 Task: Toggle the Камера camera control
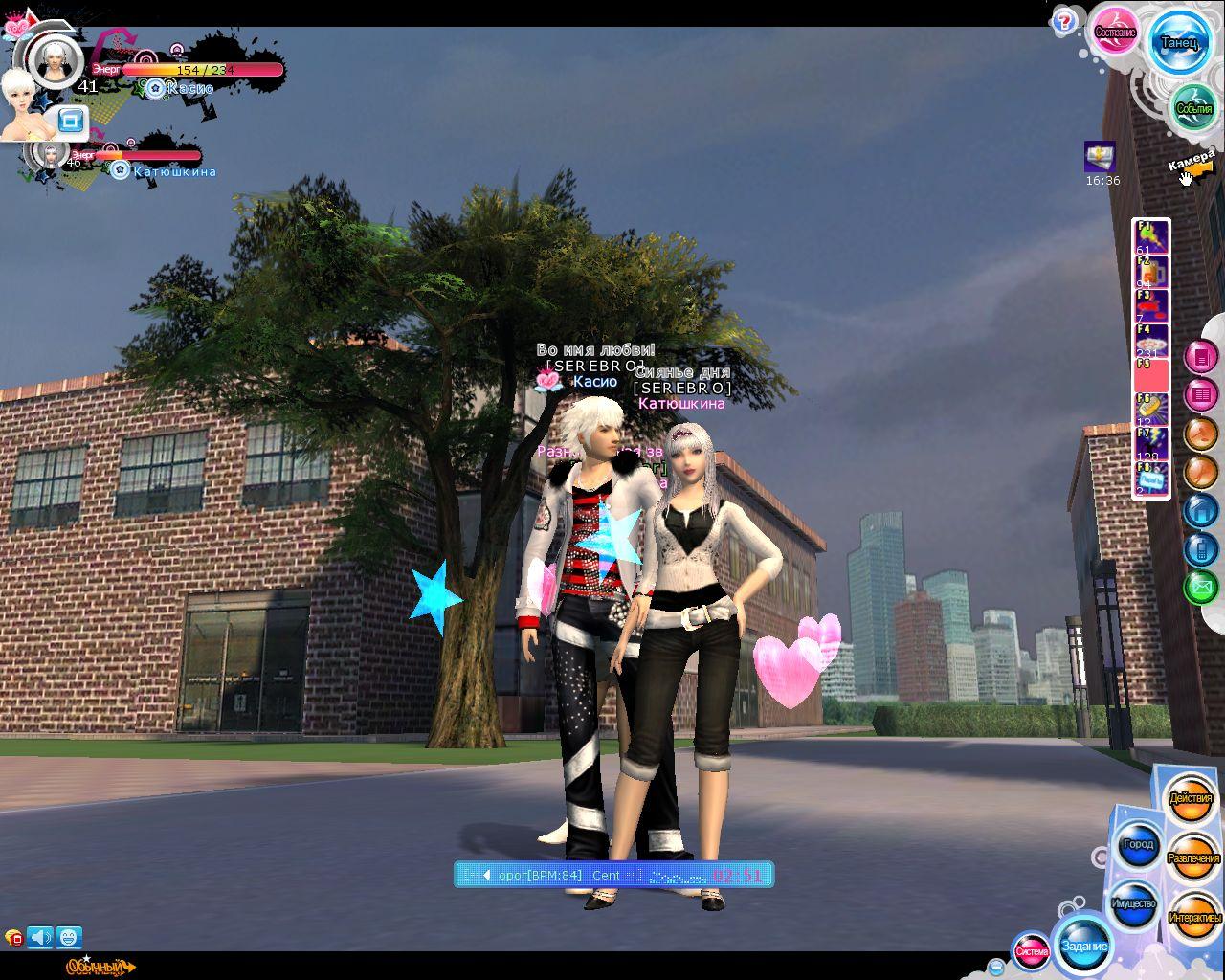[1190, 165]
